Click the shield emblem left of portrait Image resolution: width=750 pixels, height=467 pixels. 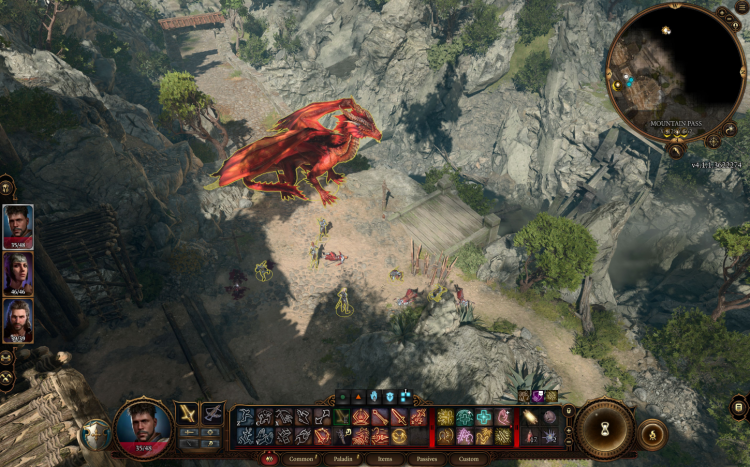(95, 434)
